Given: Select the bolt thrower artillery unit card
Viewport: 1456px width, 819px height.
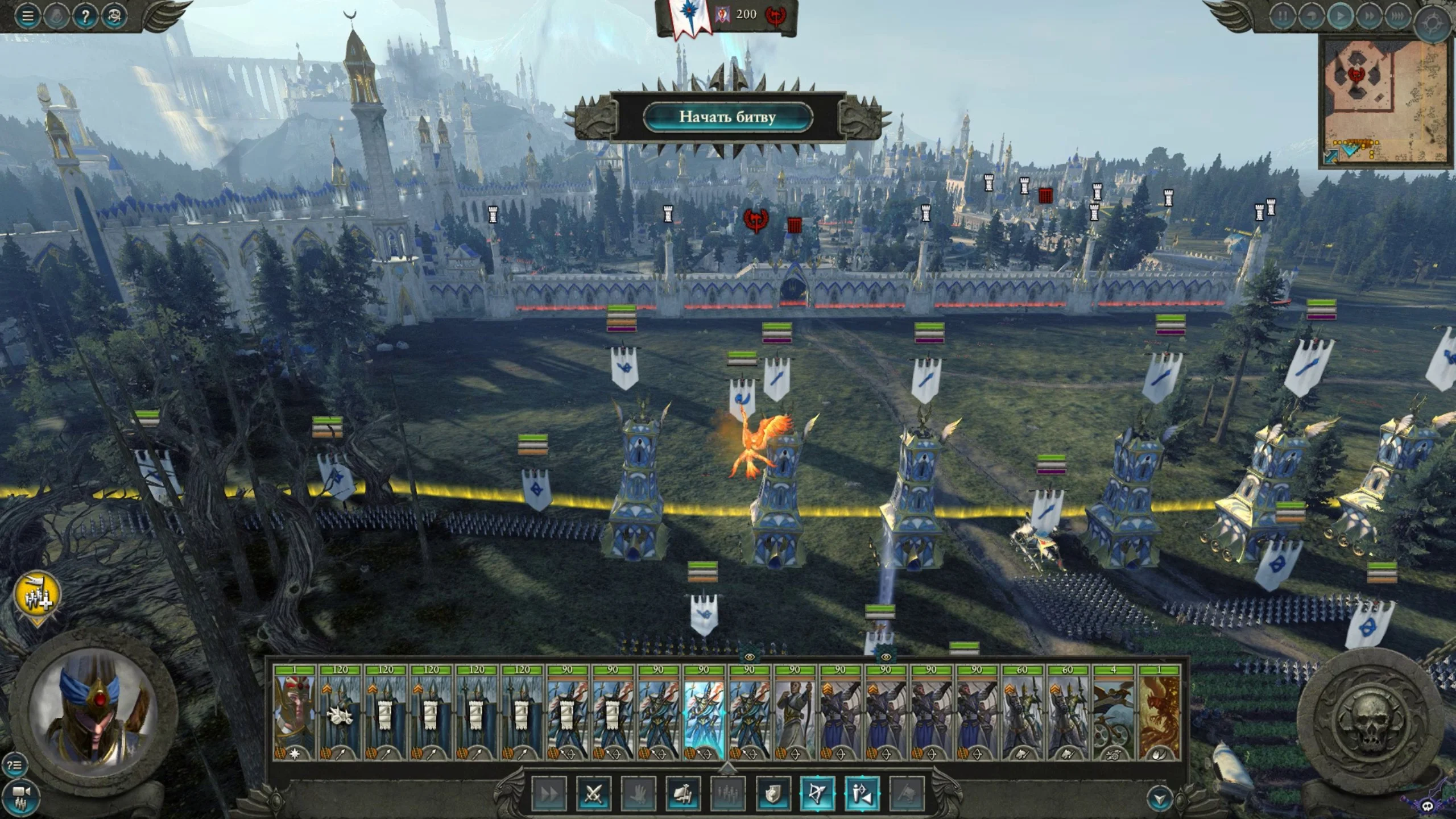Looking at the screenshot, I should point(1113,714).
